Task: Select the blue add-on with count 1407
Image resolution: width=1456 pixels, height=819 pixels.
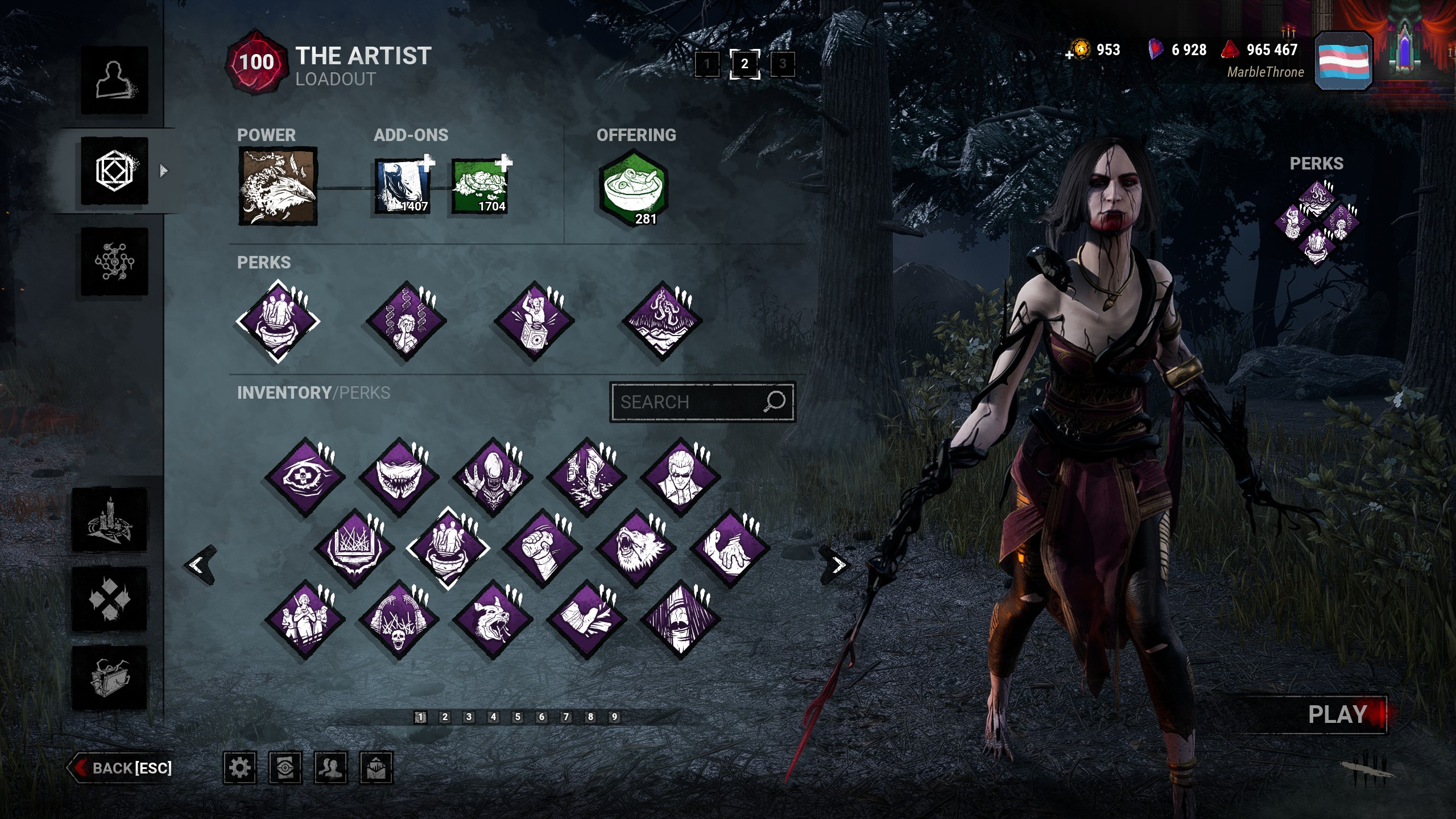Action: pos(402,187)
